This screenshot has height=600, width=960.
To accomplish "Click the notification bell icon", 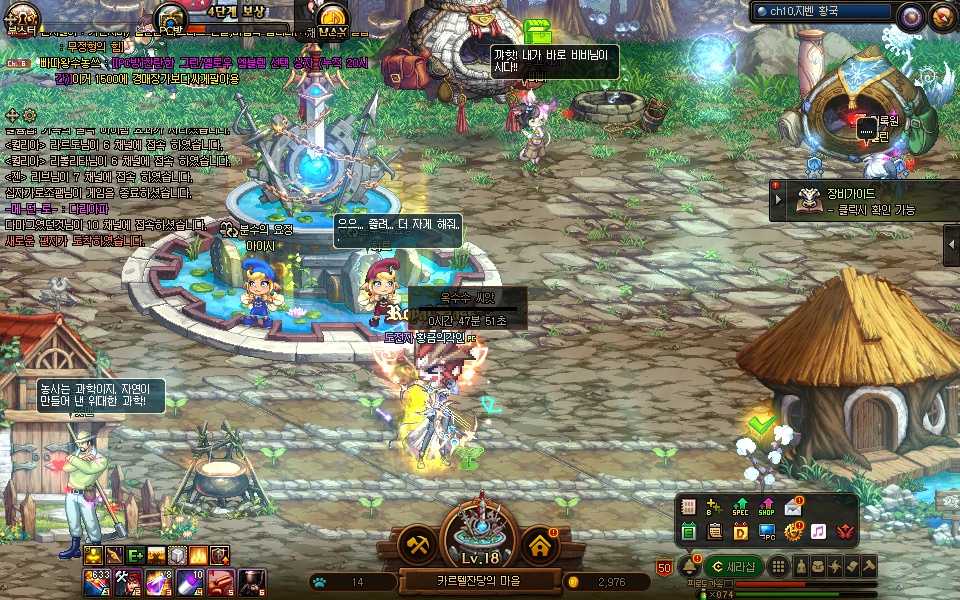I will [690, 567].
